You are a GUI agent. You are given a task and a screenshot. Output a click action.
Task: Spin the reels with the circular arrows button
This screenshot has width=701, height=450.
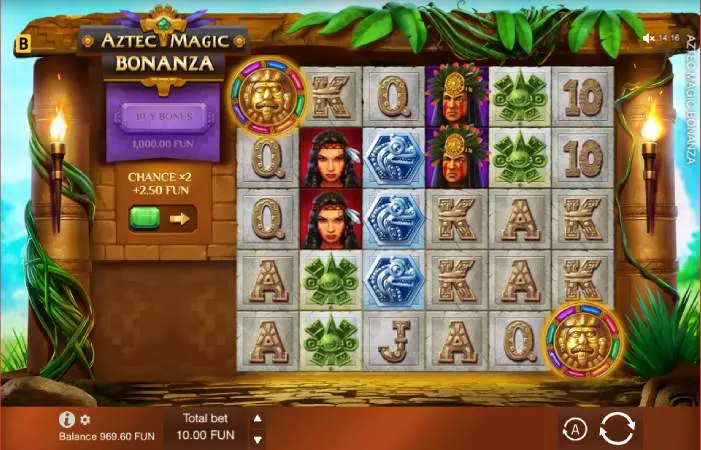point(617,429)
